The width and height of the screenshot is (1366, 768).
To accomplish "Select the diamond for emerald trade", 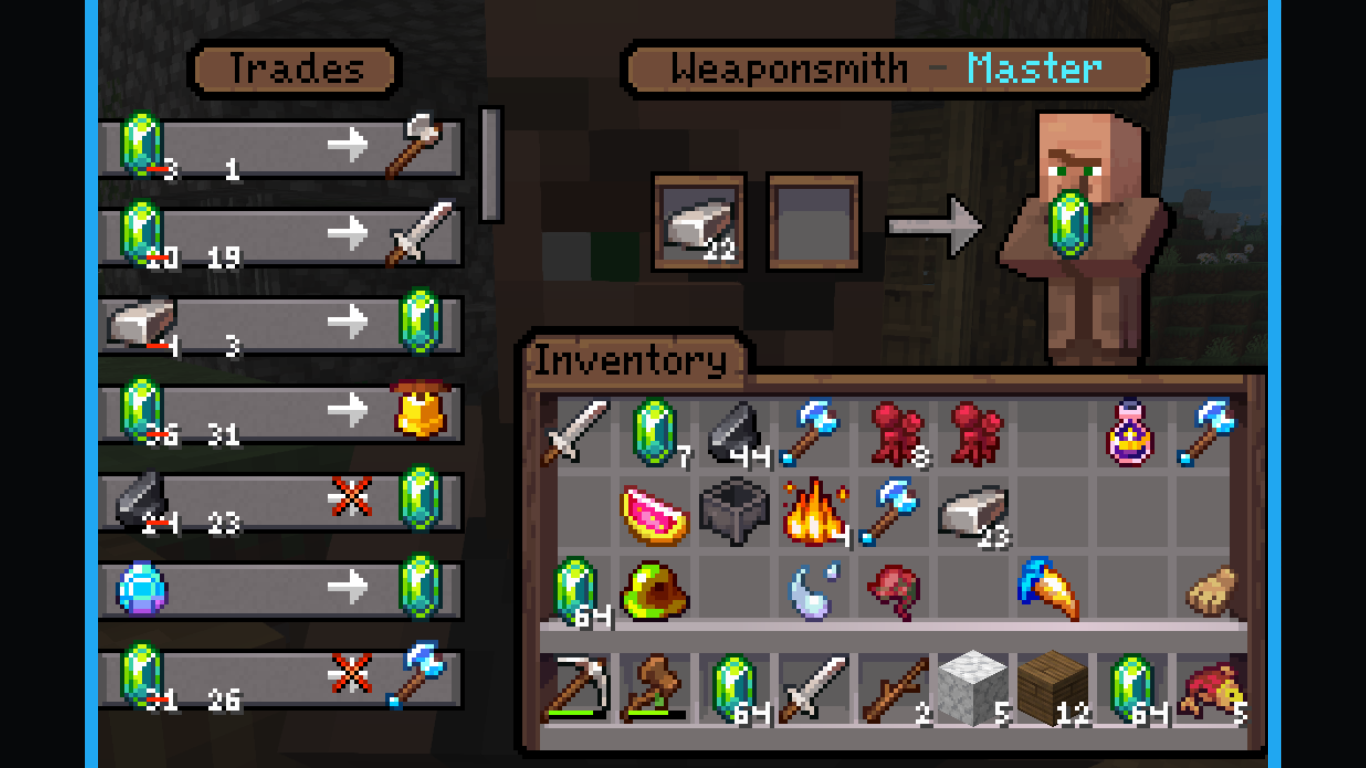I will [280, 588].
